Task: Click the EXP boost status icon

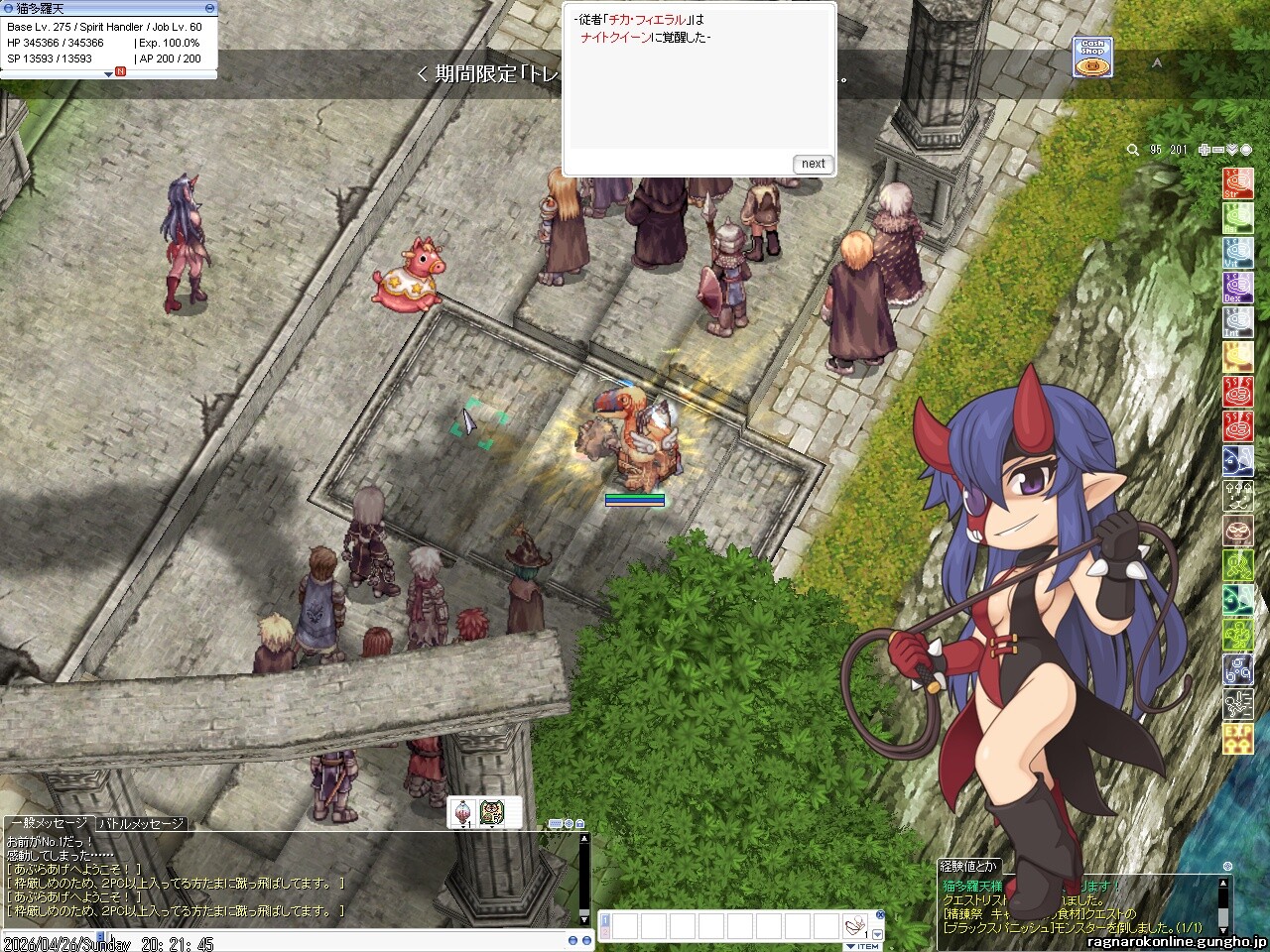Action: pyautogui.click(x=1237, y=738)
